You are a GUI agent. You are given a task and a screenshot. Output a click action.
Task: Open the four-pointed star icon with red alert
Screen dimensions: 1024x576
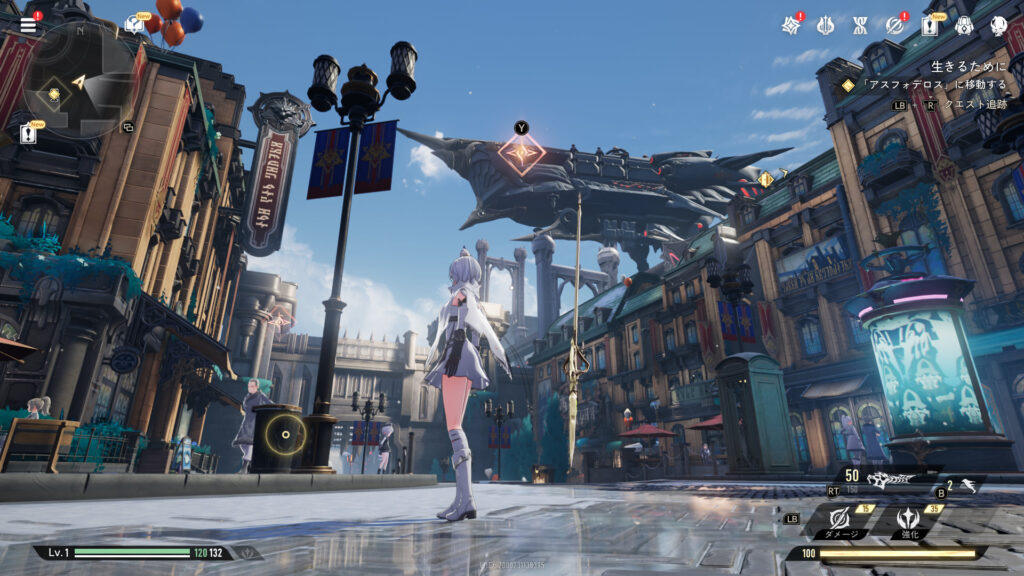coord(790,25)
